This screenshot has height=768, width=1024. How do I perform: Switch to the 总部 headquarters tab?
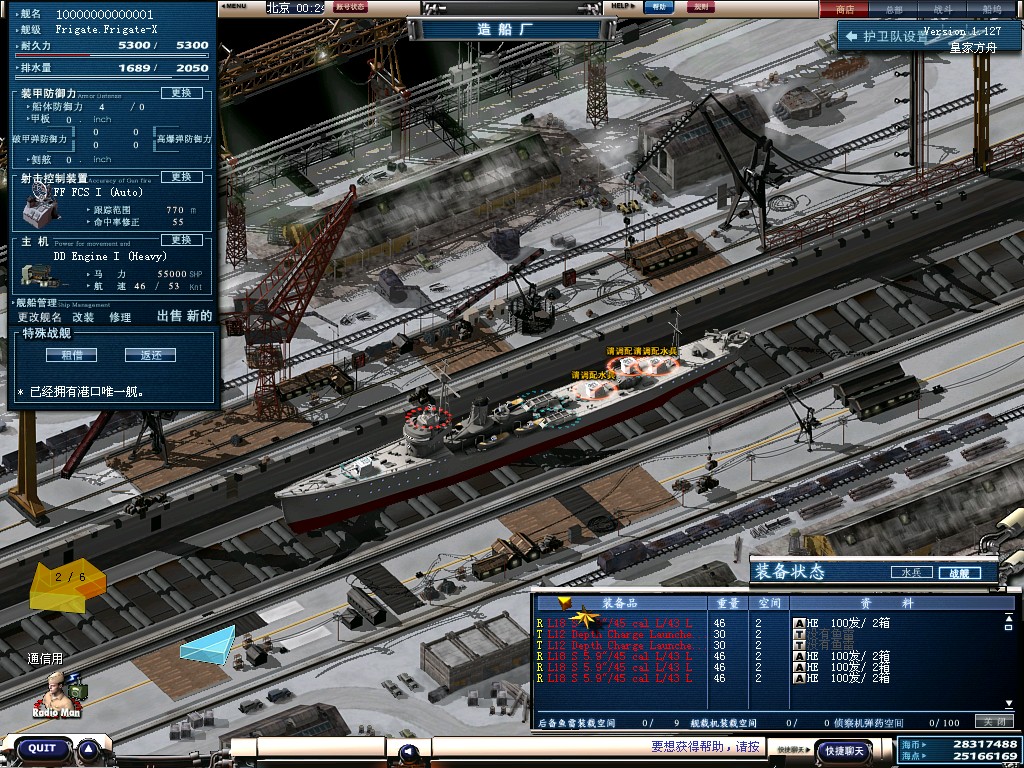pyautogui.click(x=894, y=9)
